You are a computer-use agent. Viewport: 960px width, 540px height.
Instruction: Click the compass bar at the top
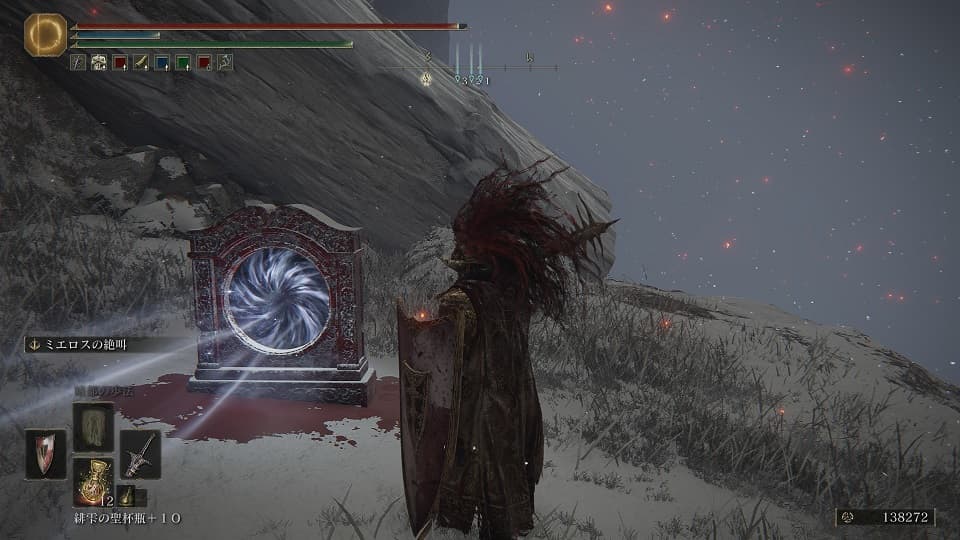coord(468,68)
